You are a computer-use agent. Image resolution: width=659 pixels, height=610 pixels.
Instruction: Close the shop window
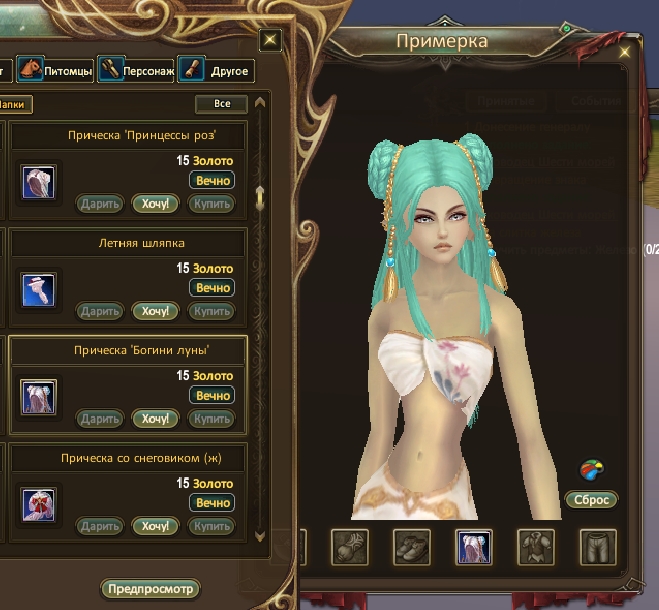(270, 40)
